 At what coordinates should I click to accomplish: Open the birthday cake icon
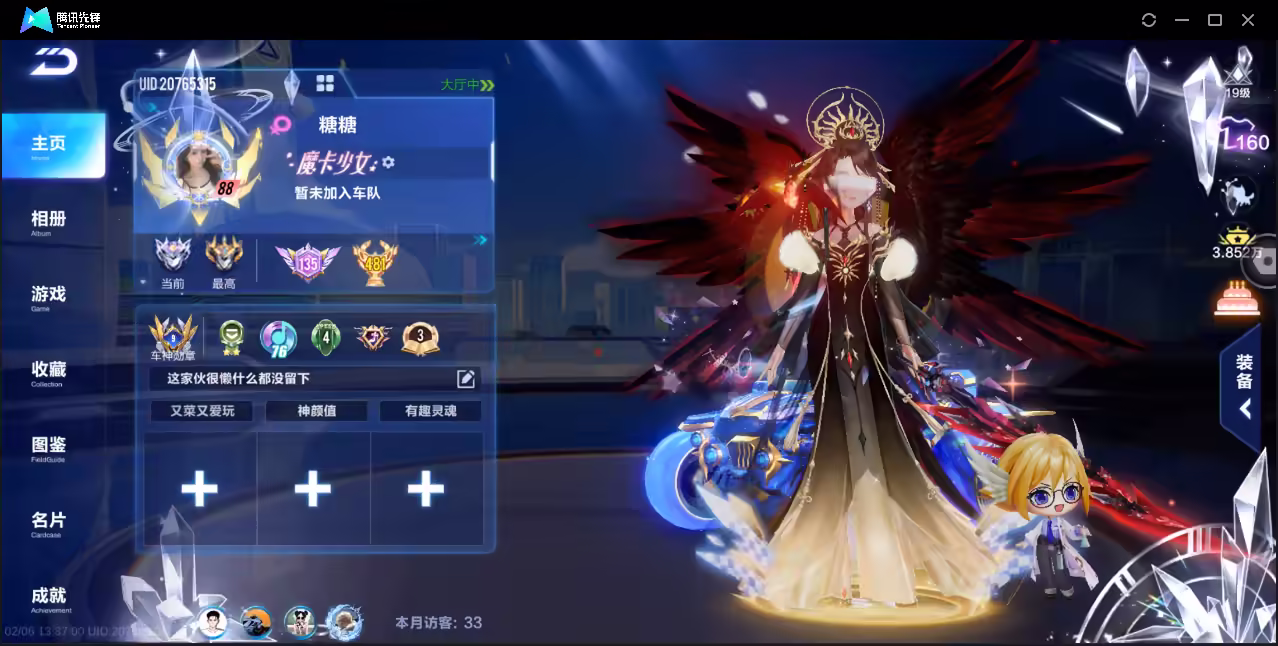tap(1237, 299)
